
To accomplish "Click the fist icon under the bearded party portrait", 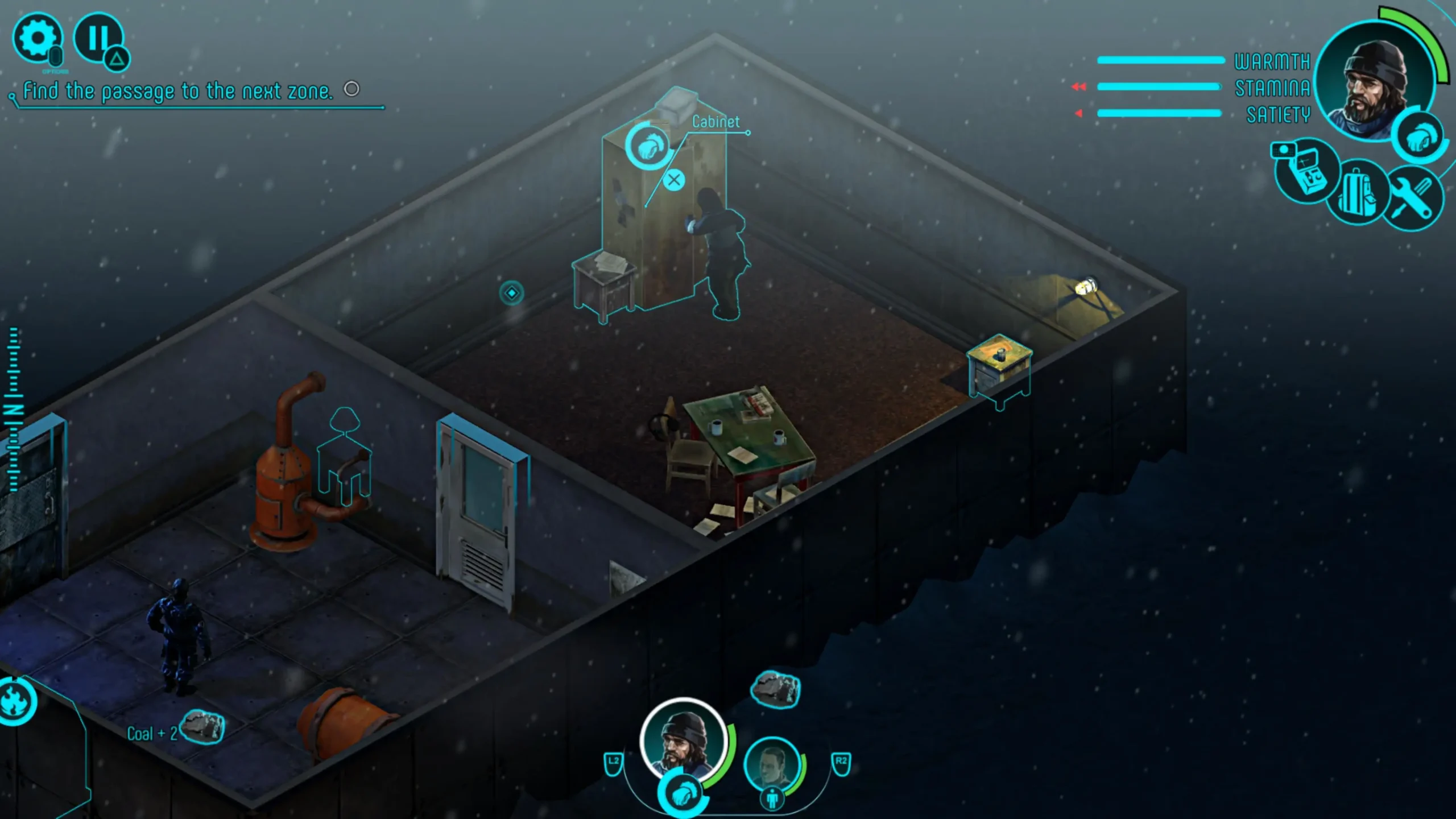I will click(x=683, y=793).
